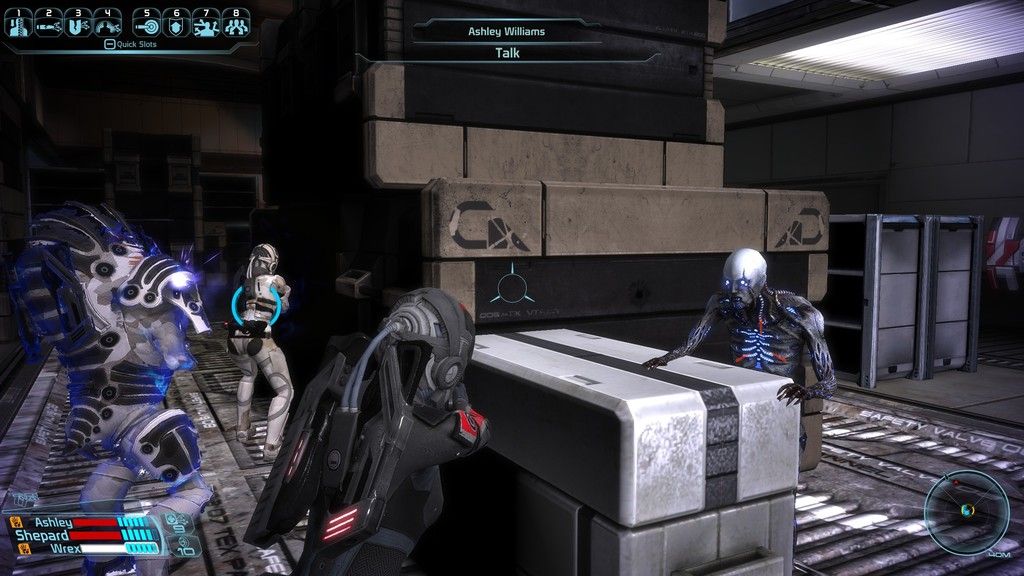Viewport: 1024px width, 576px height.
Task: Open the circular radar minimap
Action: (x=965, y=510)
